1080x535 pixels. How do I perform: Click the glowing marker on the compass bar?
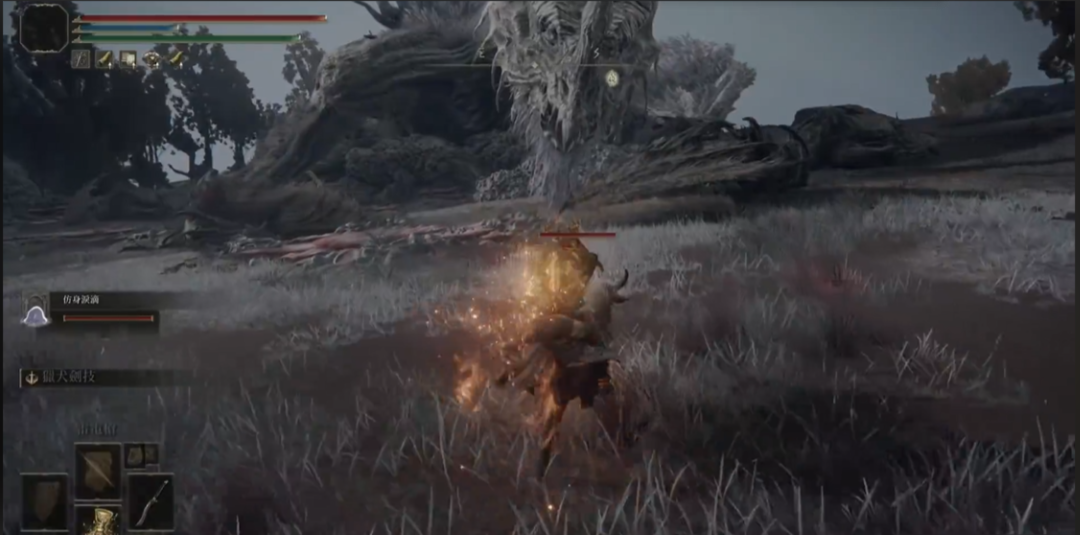click(x=611, y=76)
